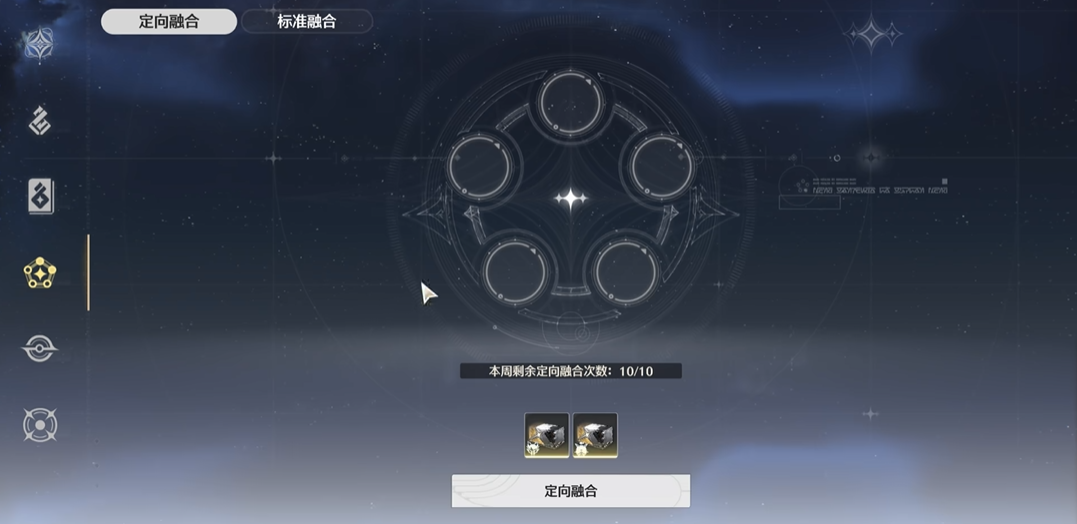Screen dimensions: 1077x524
Task: Open the ringed orb sidebar icon
Action: [40, 349]
